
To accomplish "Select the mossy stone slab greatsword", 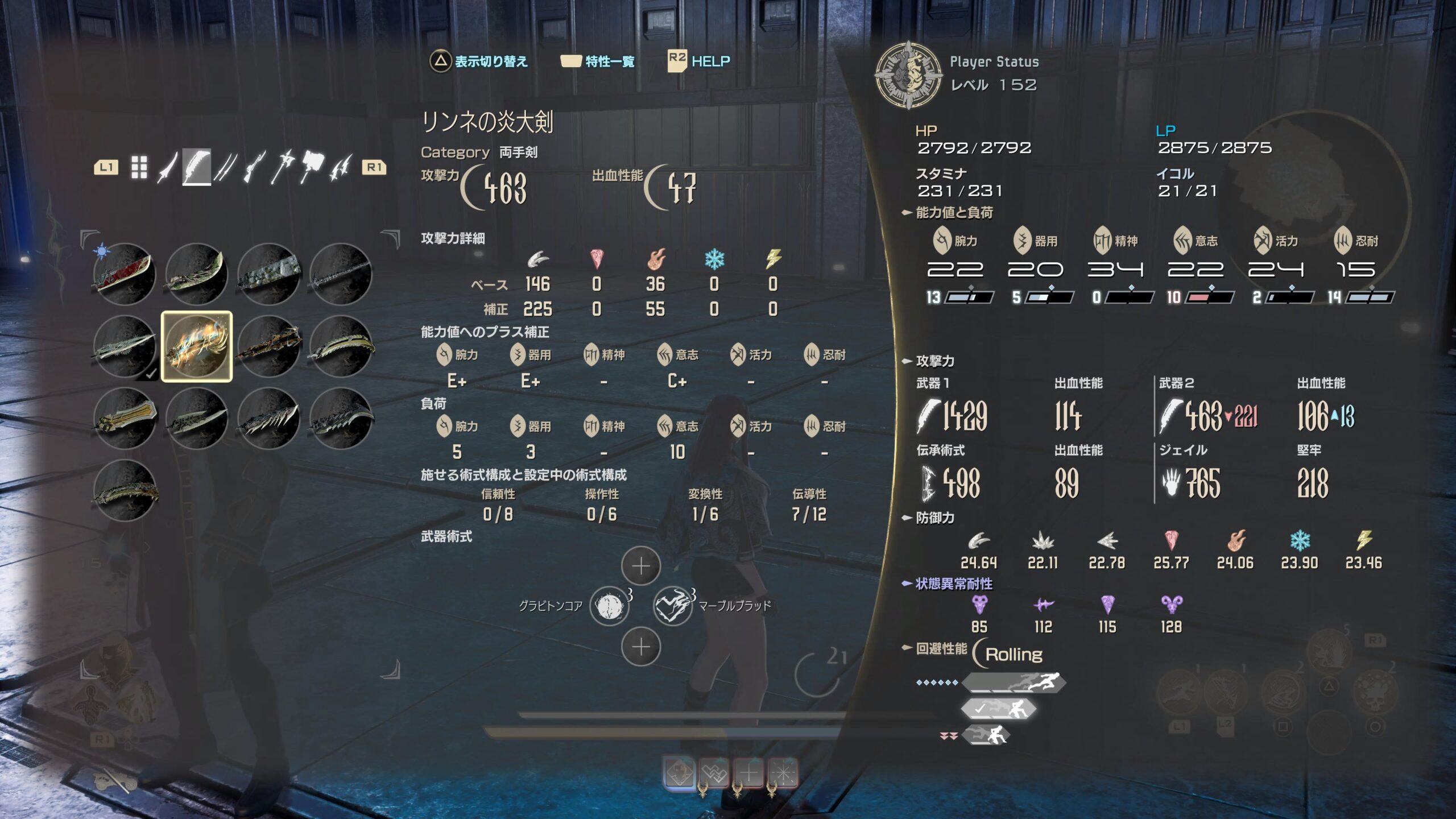I will coord(269,274).
